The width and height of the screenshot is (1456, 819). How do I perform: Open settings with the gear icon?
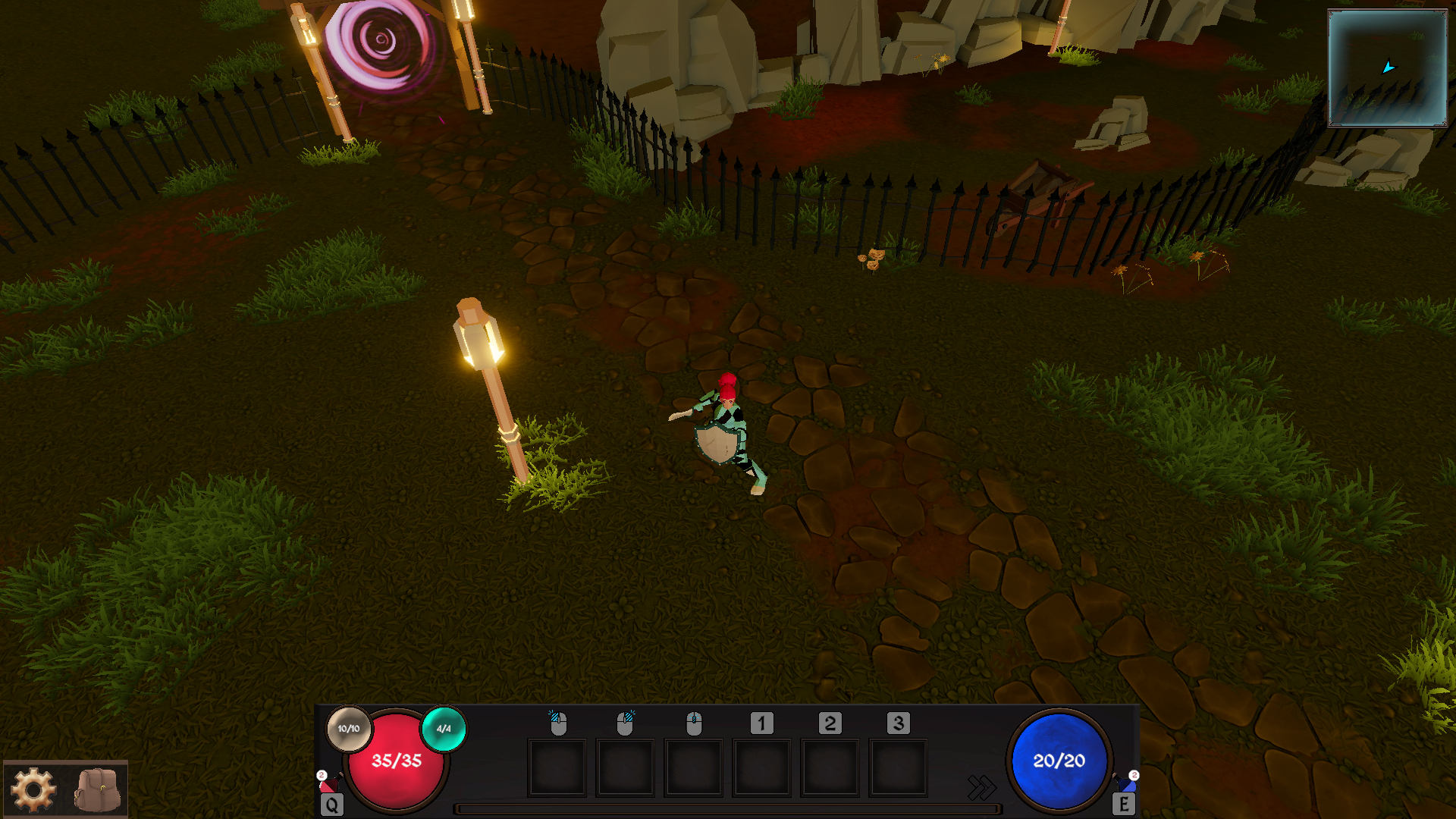33,789
